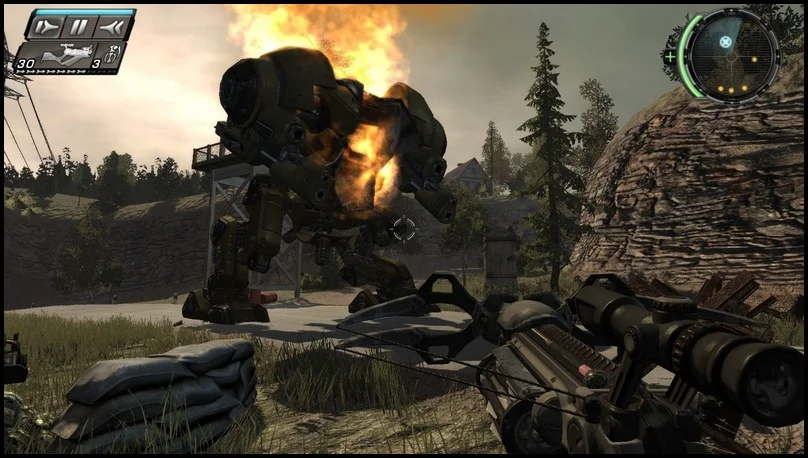808x458 pixels.
Task: Click the blue objective marker on radar
Action: 728,42
